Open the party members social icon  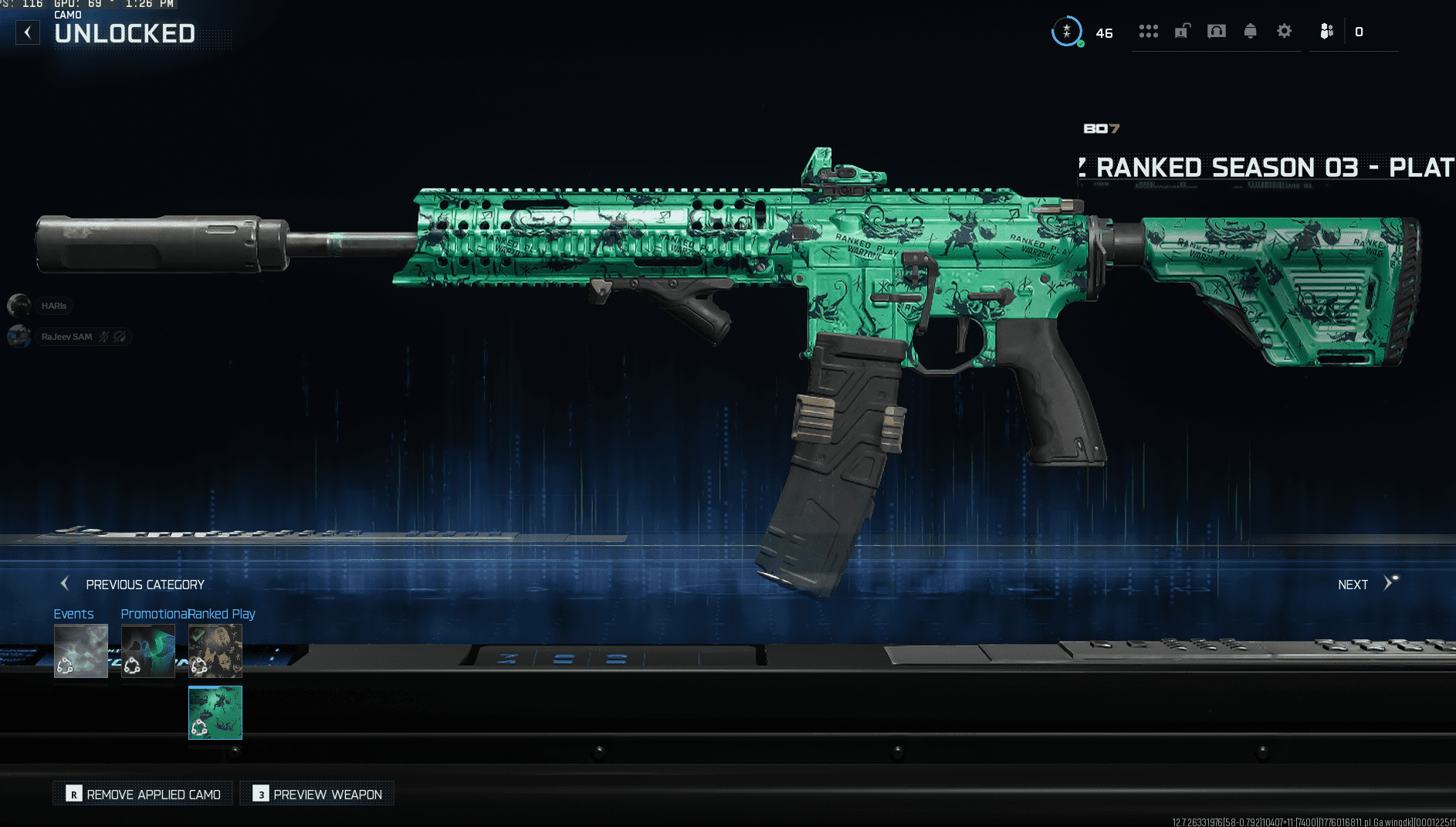[1326, 32]
